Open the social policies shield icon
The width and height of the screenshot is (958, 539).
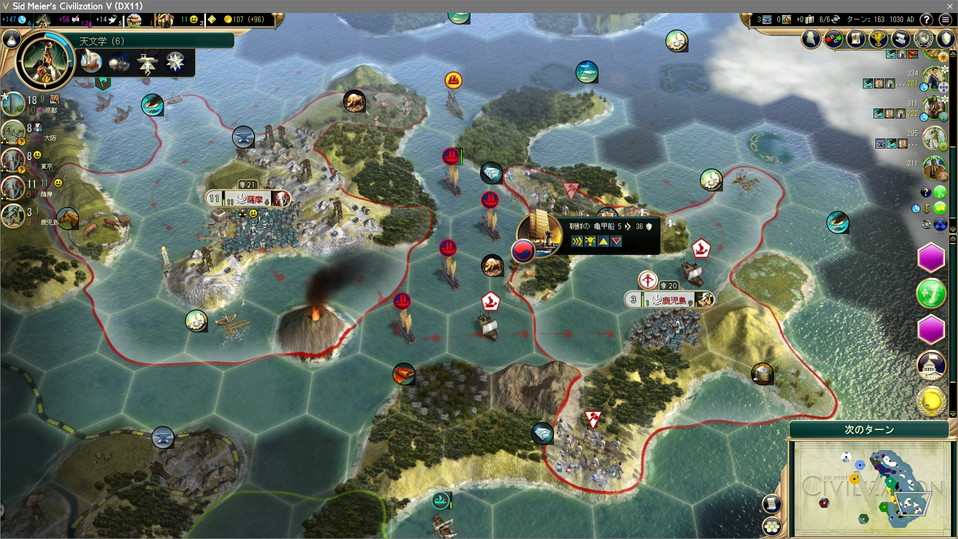coord(947,40)
